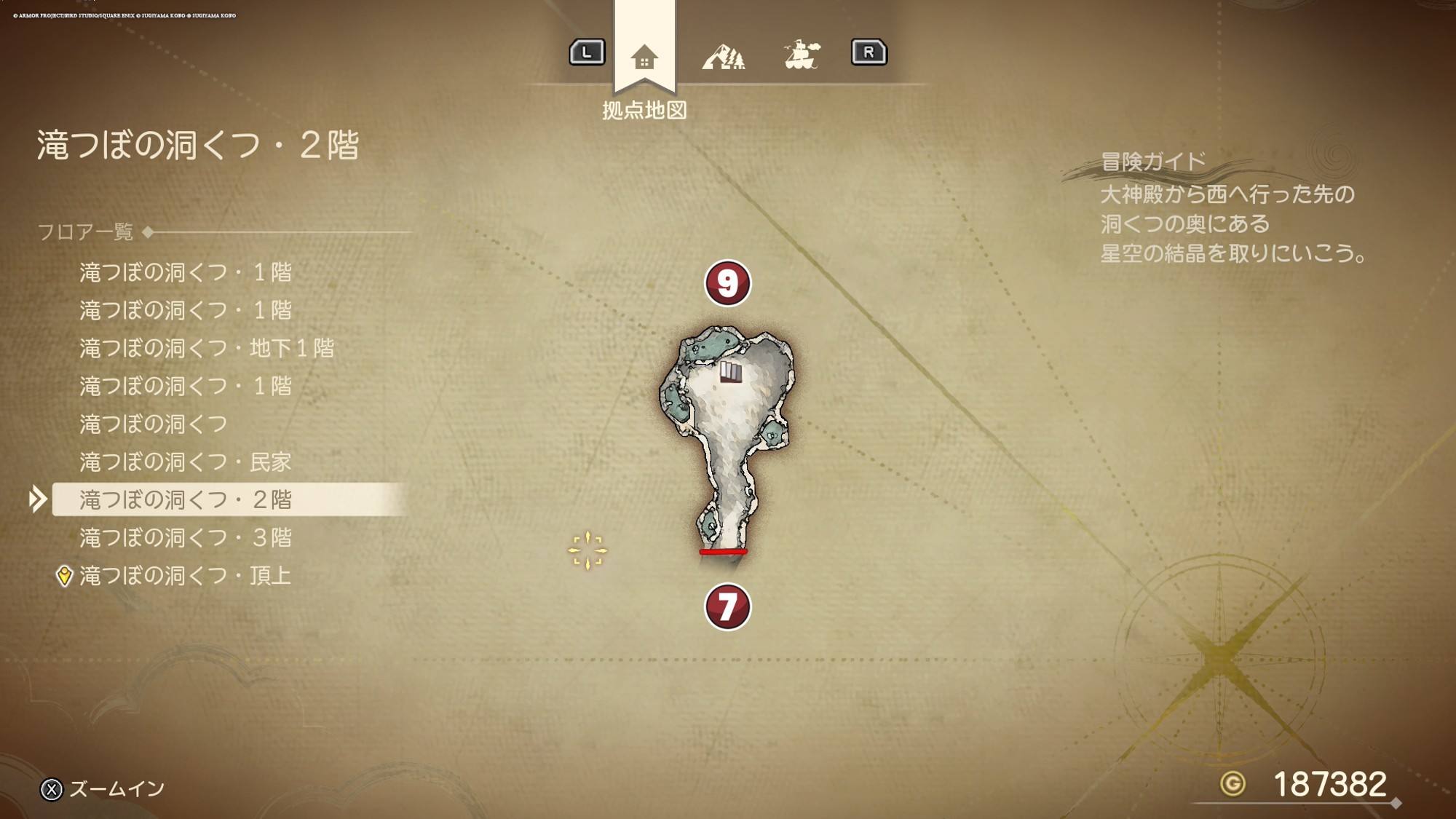Click the red number 9 map marker

[x=727, y=283]
